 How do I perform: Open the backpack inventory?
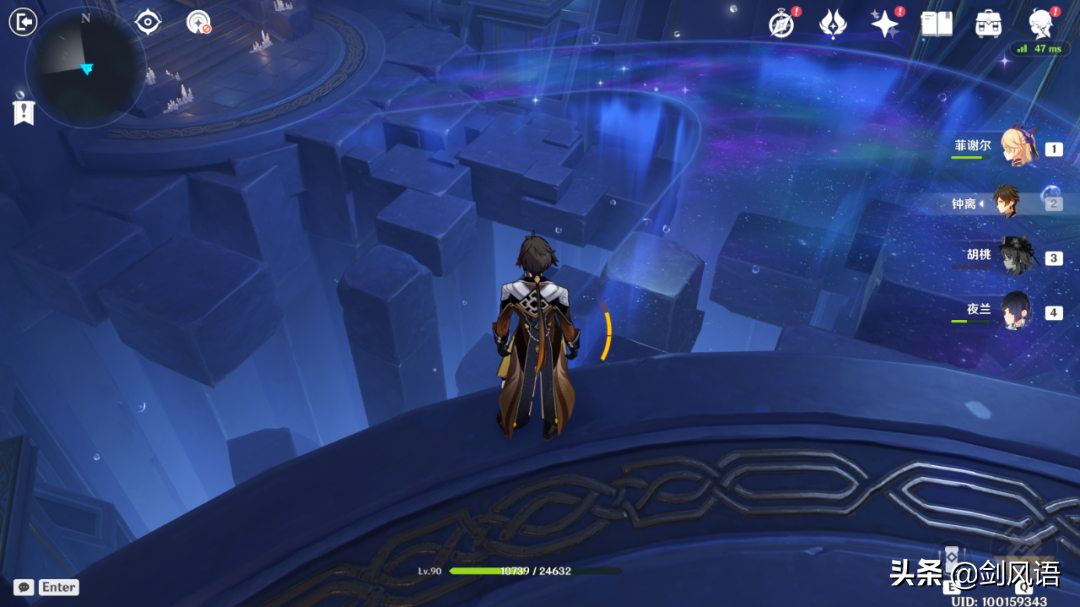coord(989,24)
